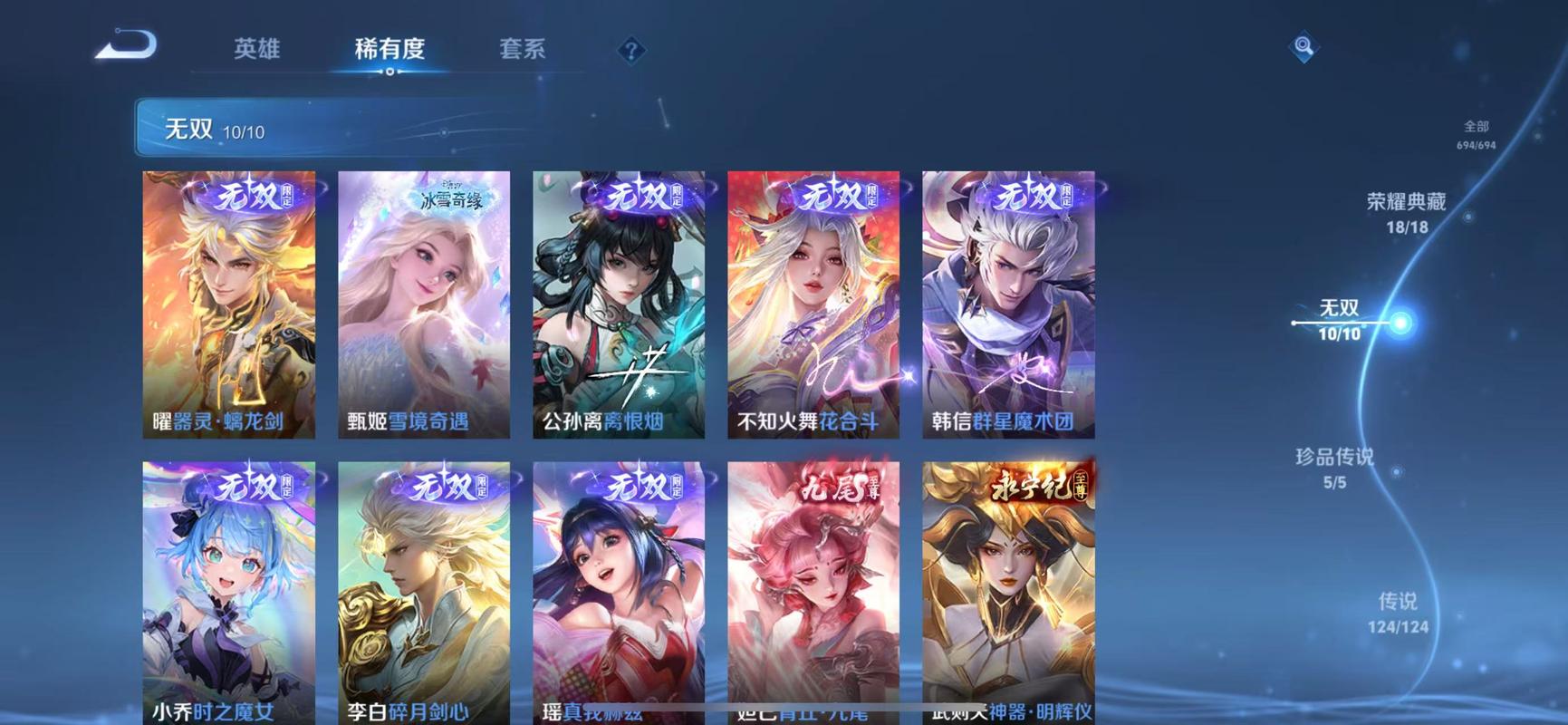Open the 公孙离 离恨烟 skin card

click(x=619, y=304)
